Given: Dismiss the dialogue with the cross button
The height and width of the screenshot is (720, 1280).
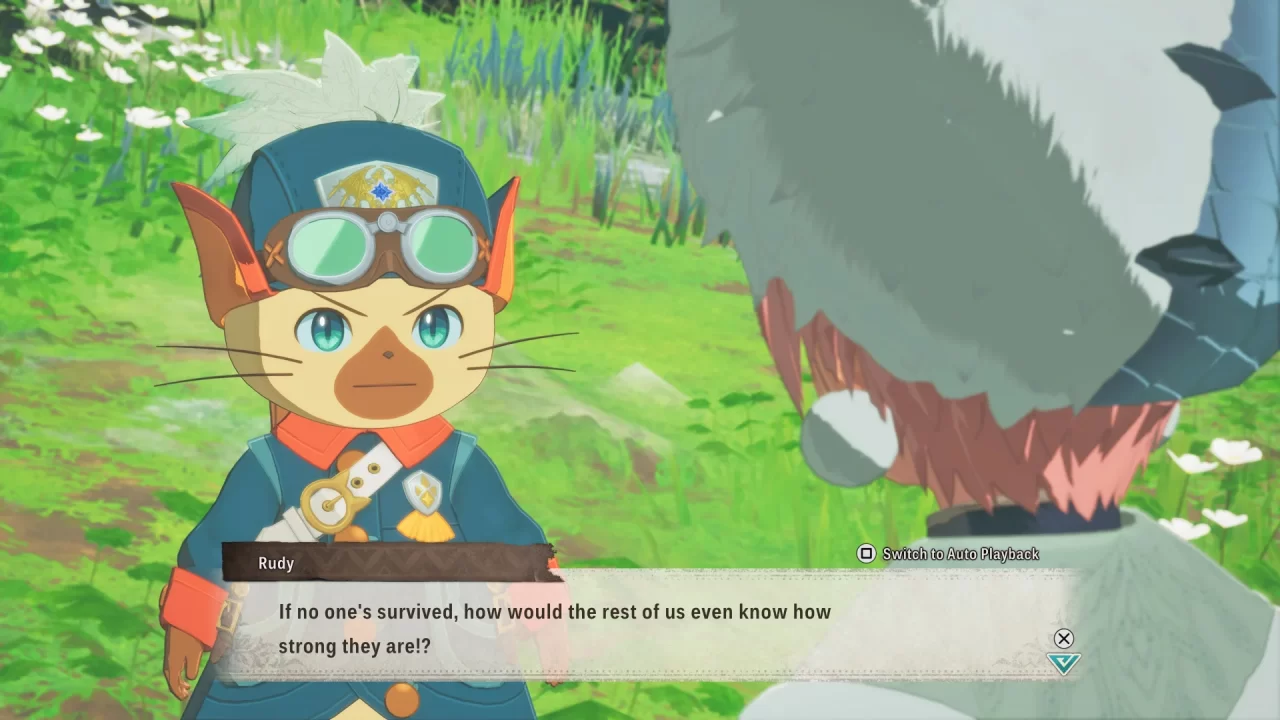Looking at the screenshot, I should (x=1063, y=639).
